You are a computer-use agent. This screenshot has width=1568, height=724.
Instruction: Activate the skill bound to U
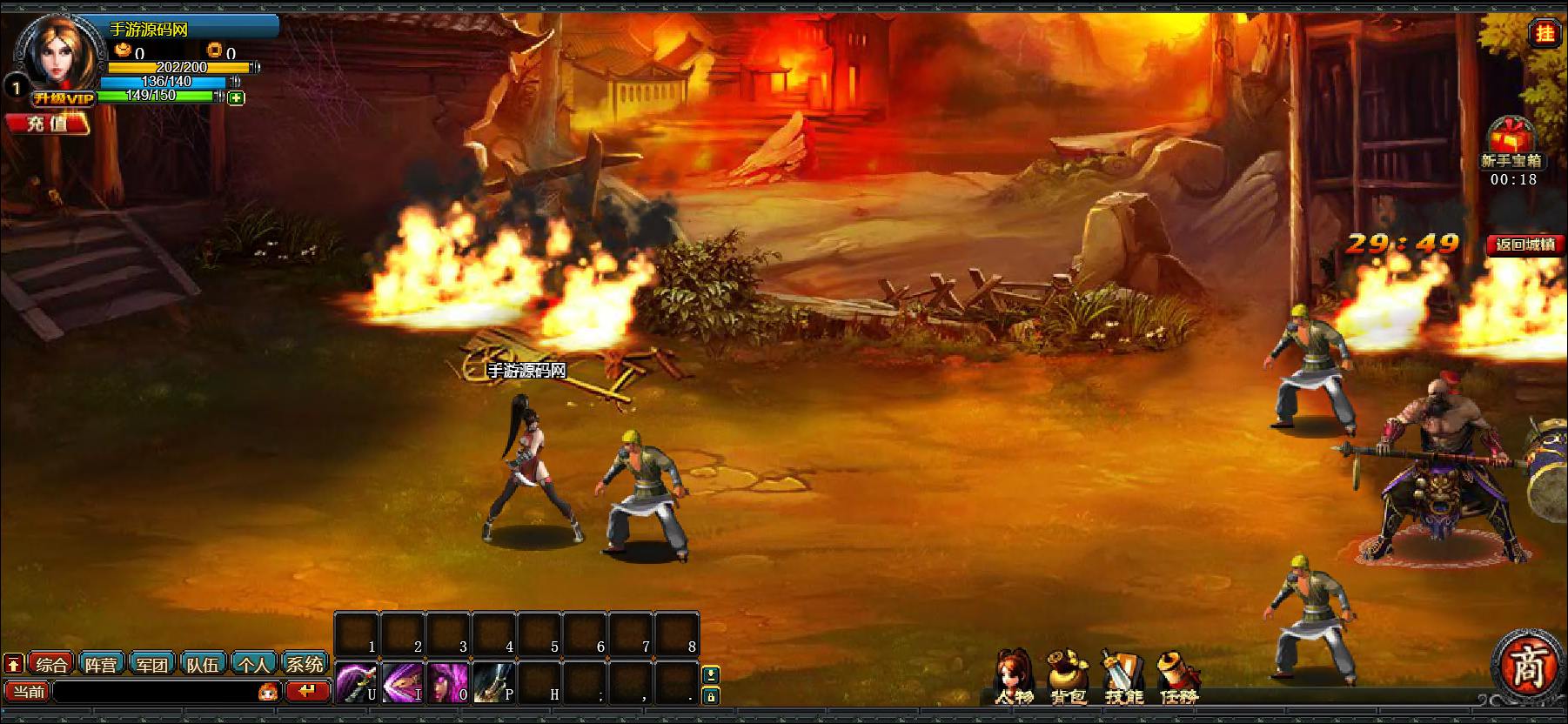357,681
